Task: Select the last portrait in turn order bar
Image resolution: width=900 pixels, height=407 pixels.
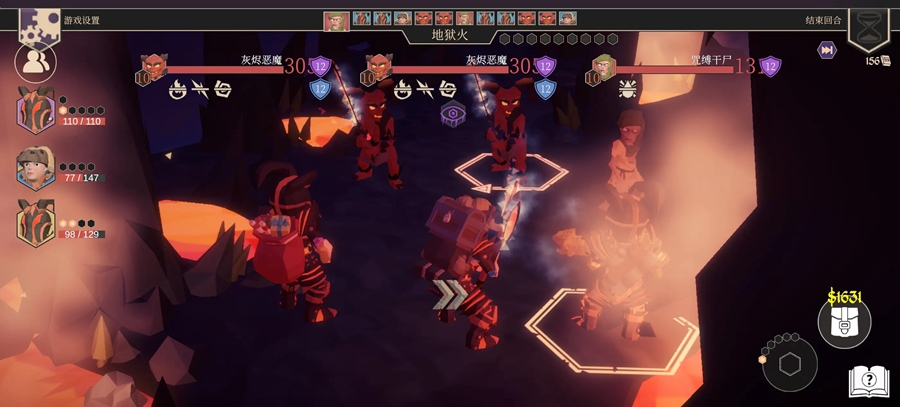Action: [568, 19]
